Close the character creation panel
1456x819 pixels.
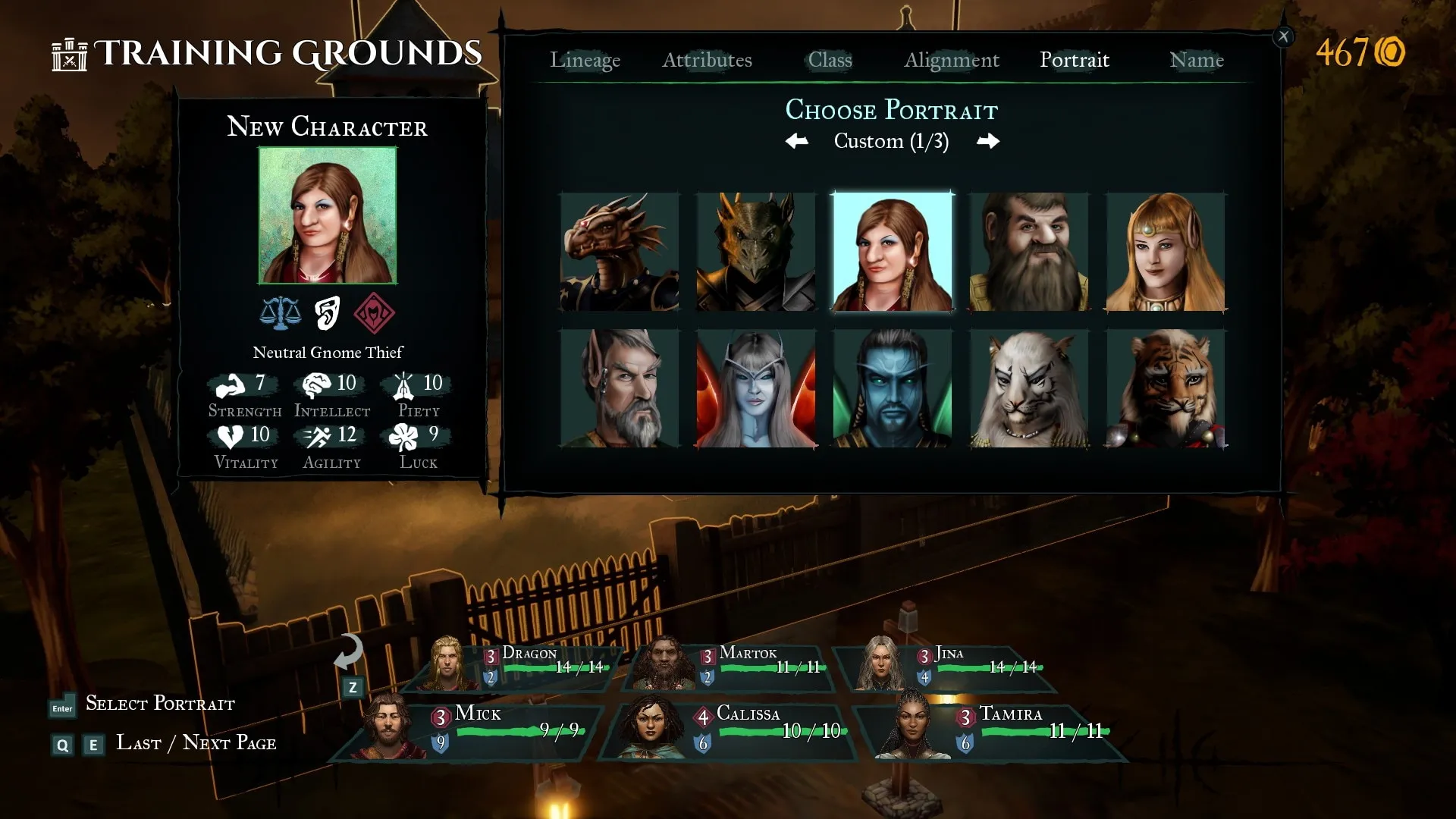pos(1283,36)
